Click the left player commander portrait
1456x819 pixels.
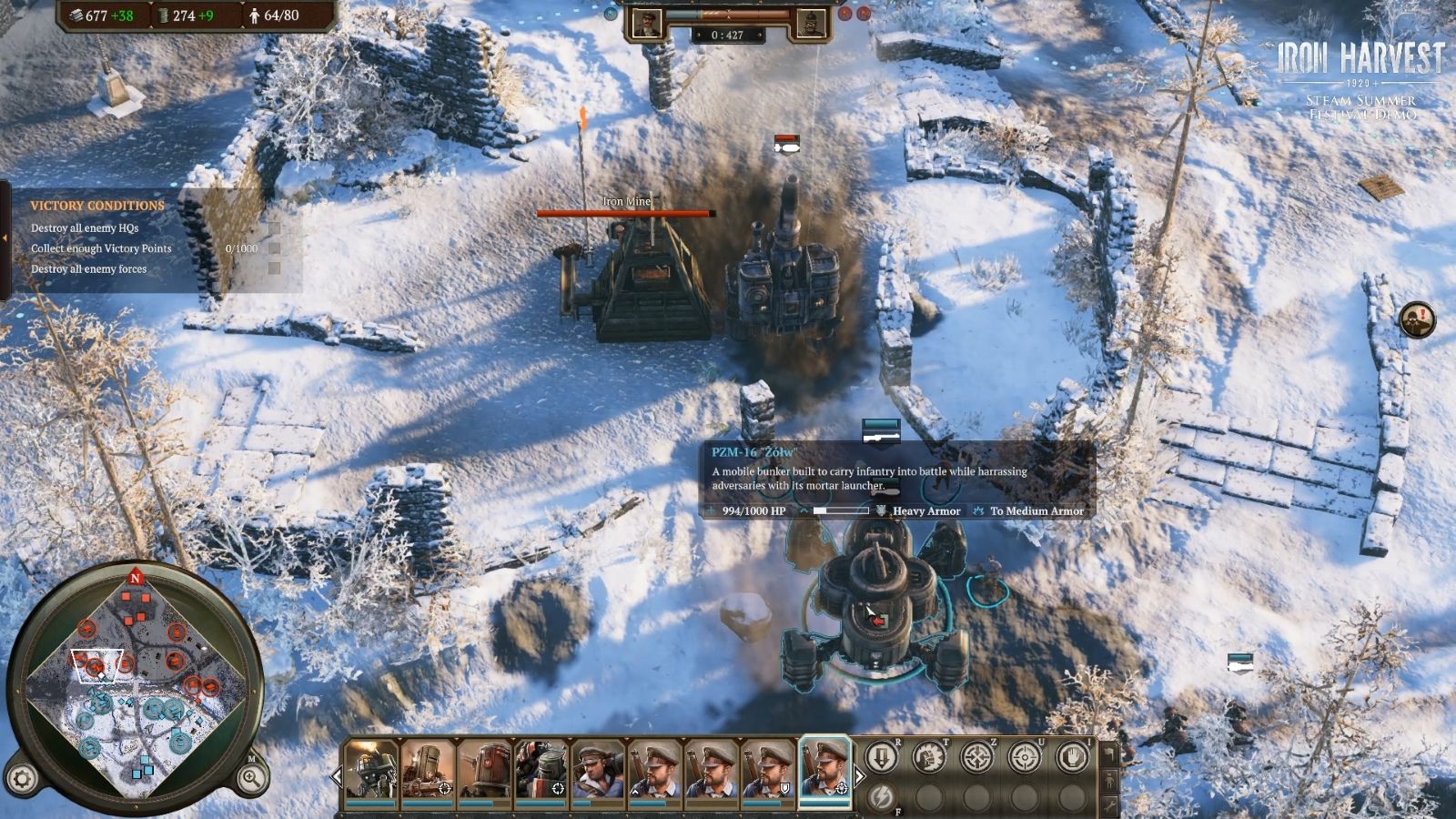(646, 24)
